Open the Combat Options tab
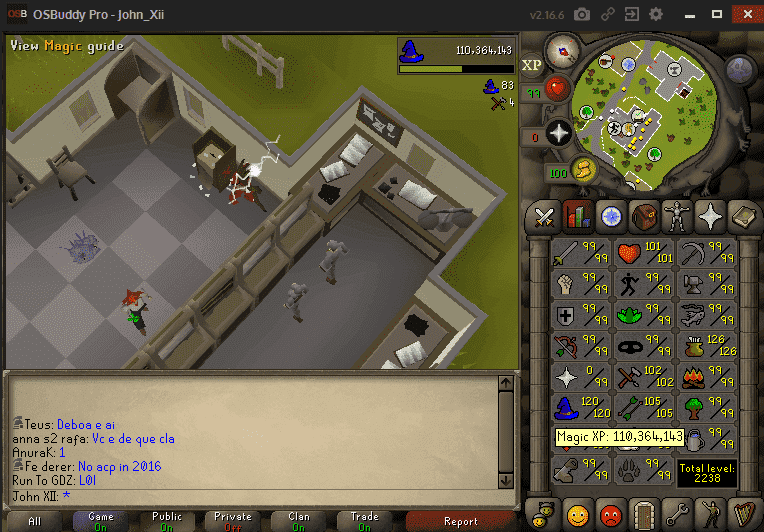 coord(544,216)
